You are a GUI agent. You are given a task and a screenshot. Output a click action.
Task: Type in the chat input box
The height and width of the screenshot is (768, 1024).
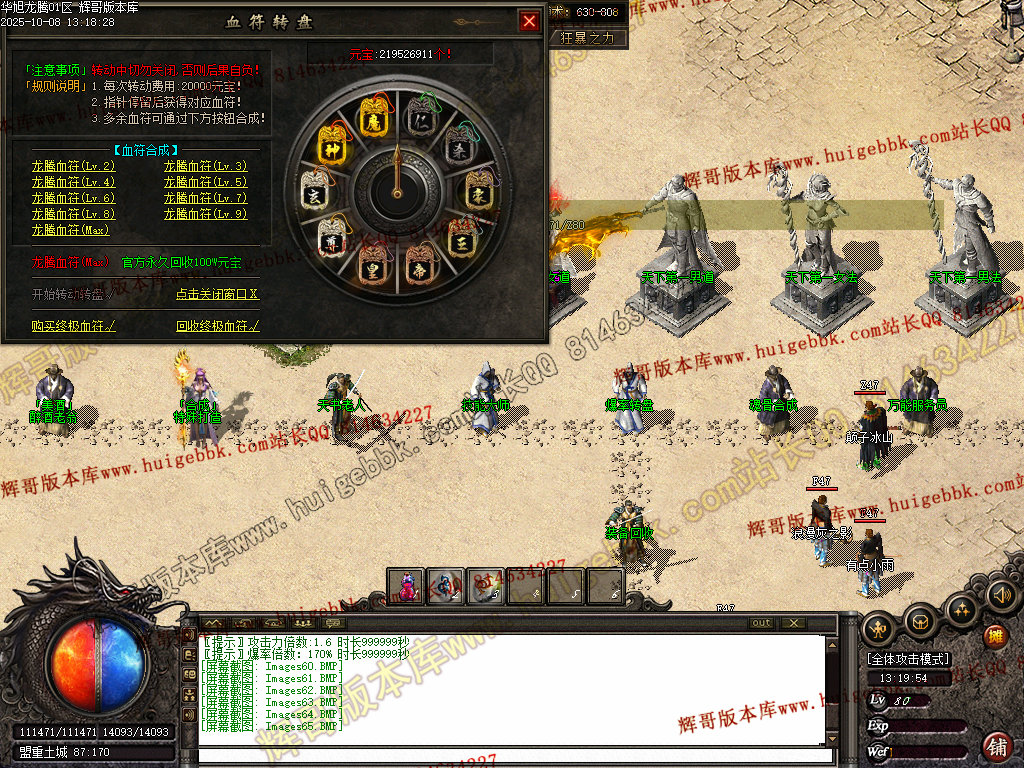coord(515,755)
